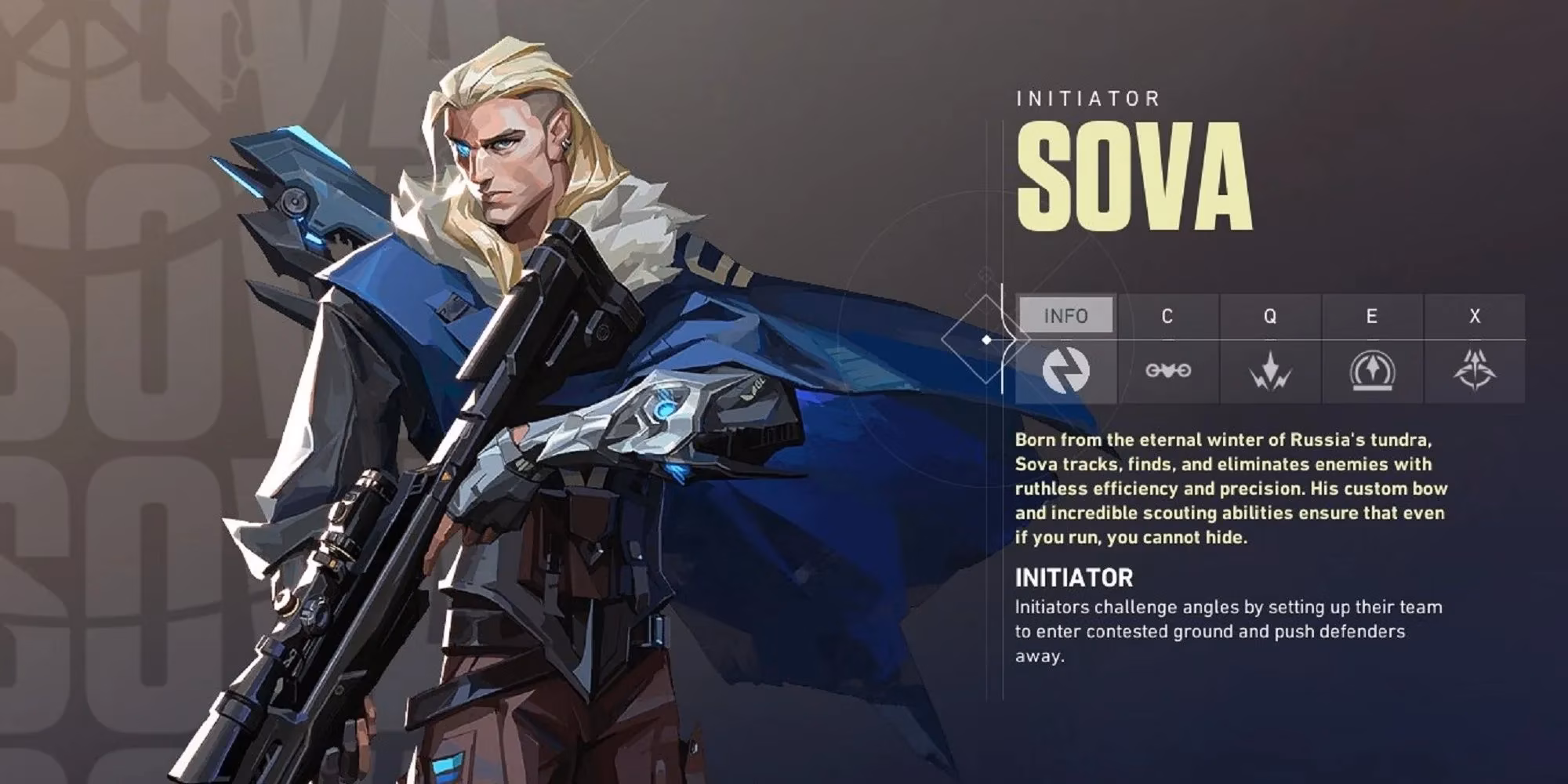Viewport: 1568px width, 784px height.
Task: Choose the X ultimate tab
Action: pyautogui.click(x=1475, y=316)
